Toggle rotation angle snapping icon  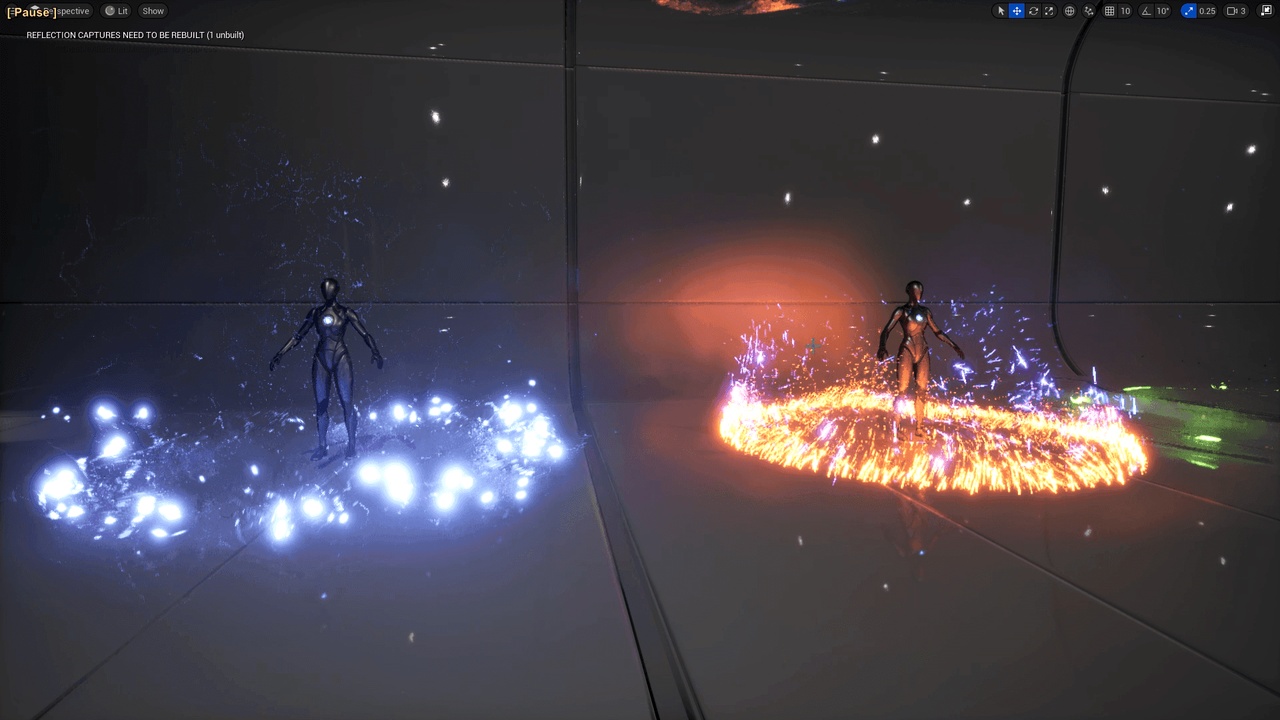[1146, 11]
